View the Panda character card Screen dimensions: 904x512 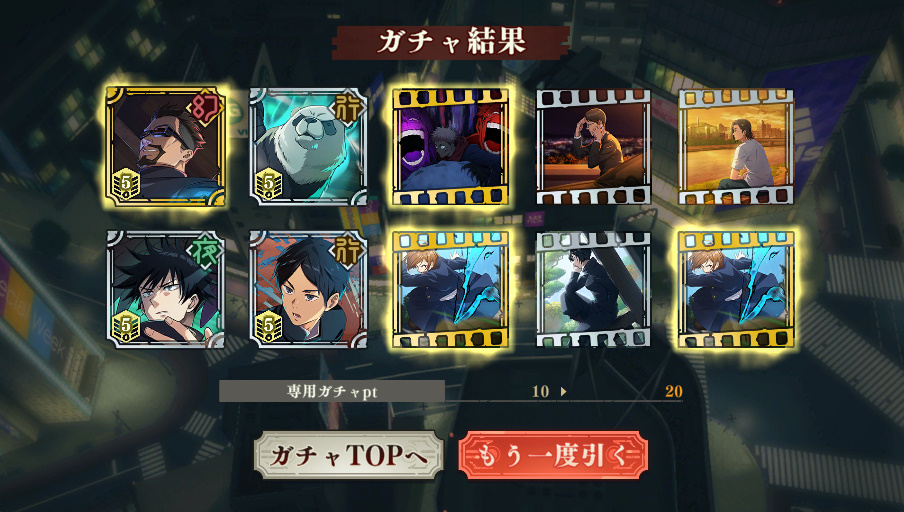click(307, 147)
